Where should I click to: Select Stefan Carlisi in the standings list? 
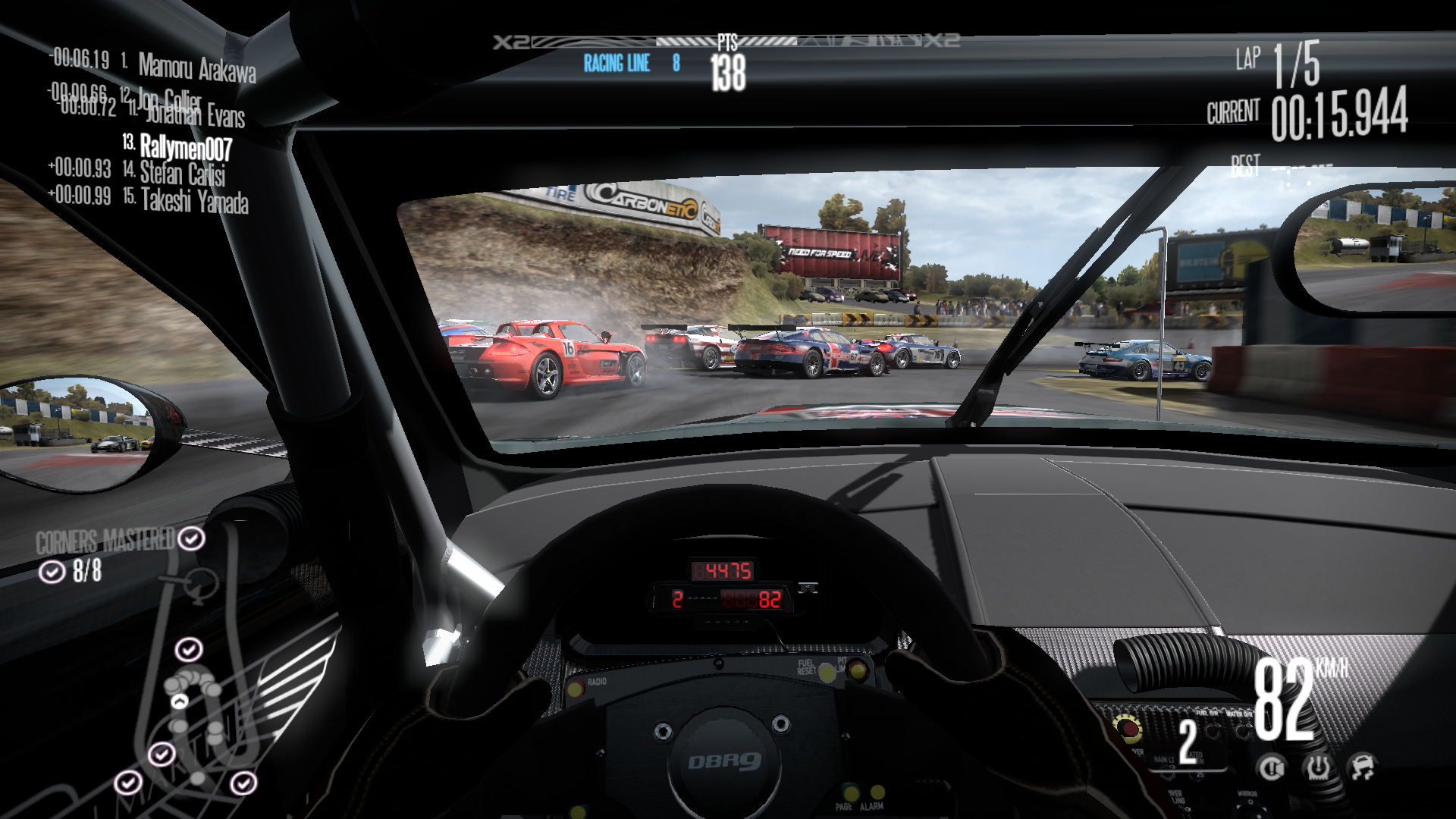tap(182, 174)
